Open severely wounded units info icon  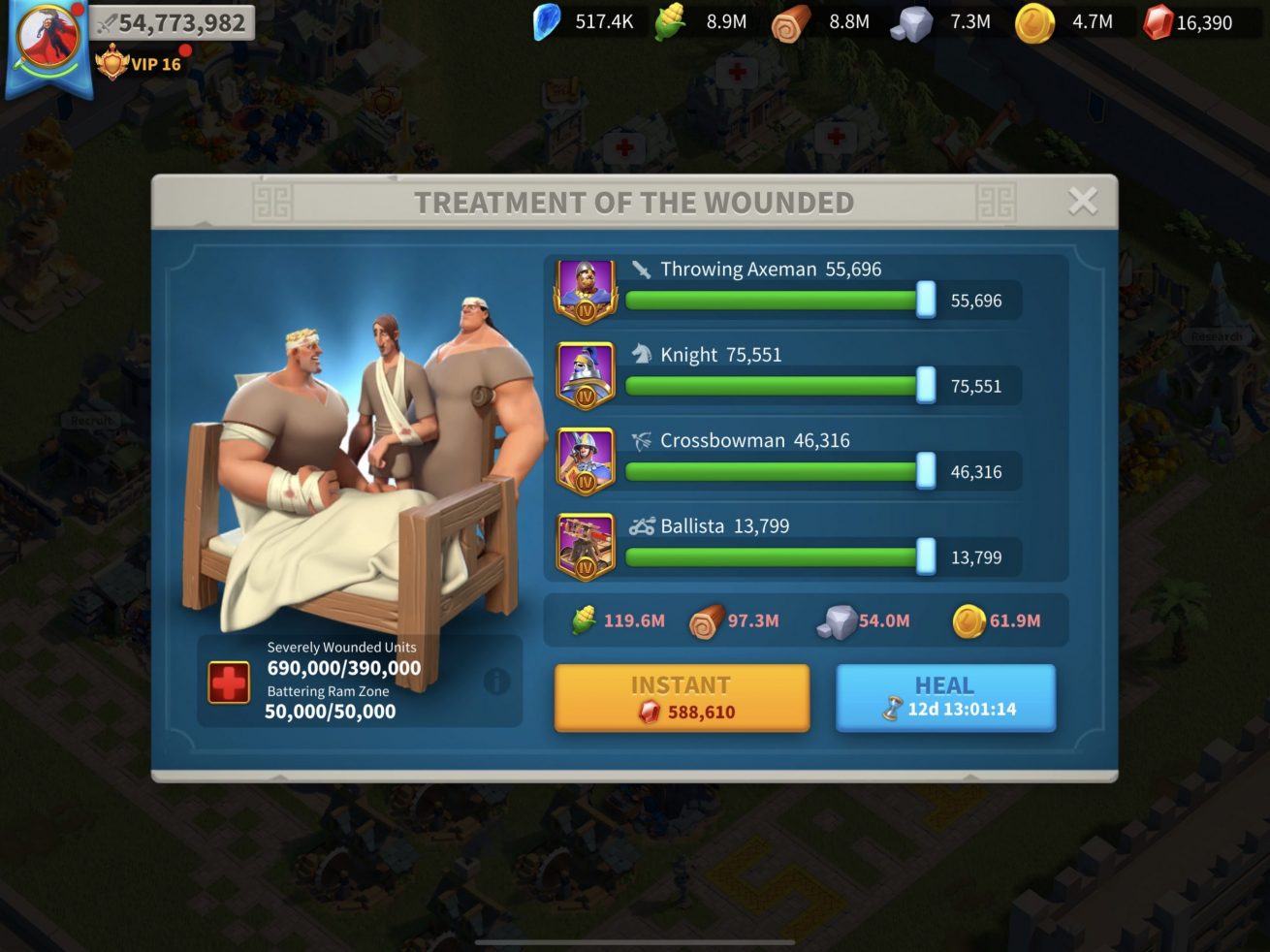pos(496,682)
